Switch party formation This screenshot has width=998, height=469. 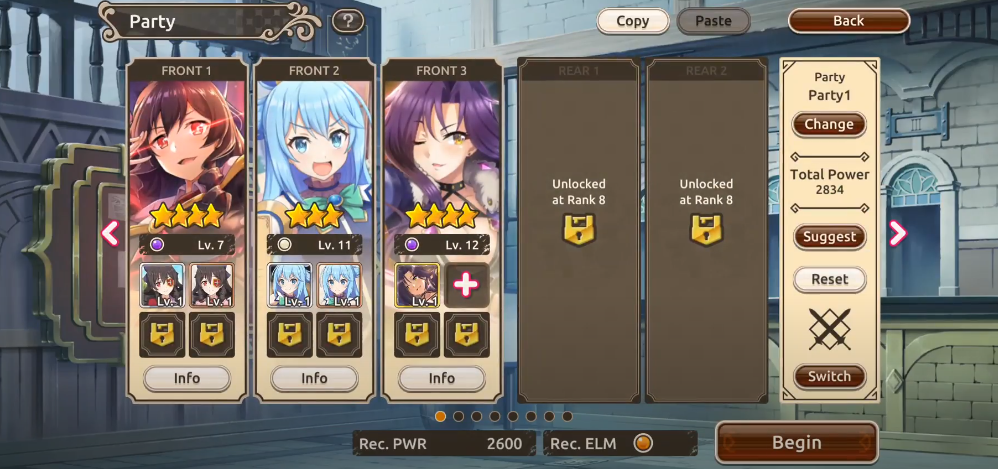829,377
